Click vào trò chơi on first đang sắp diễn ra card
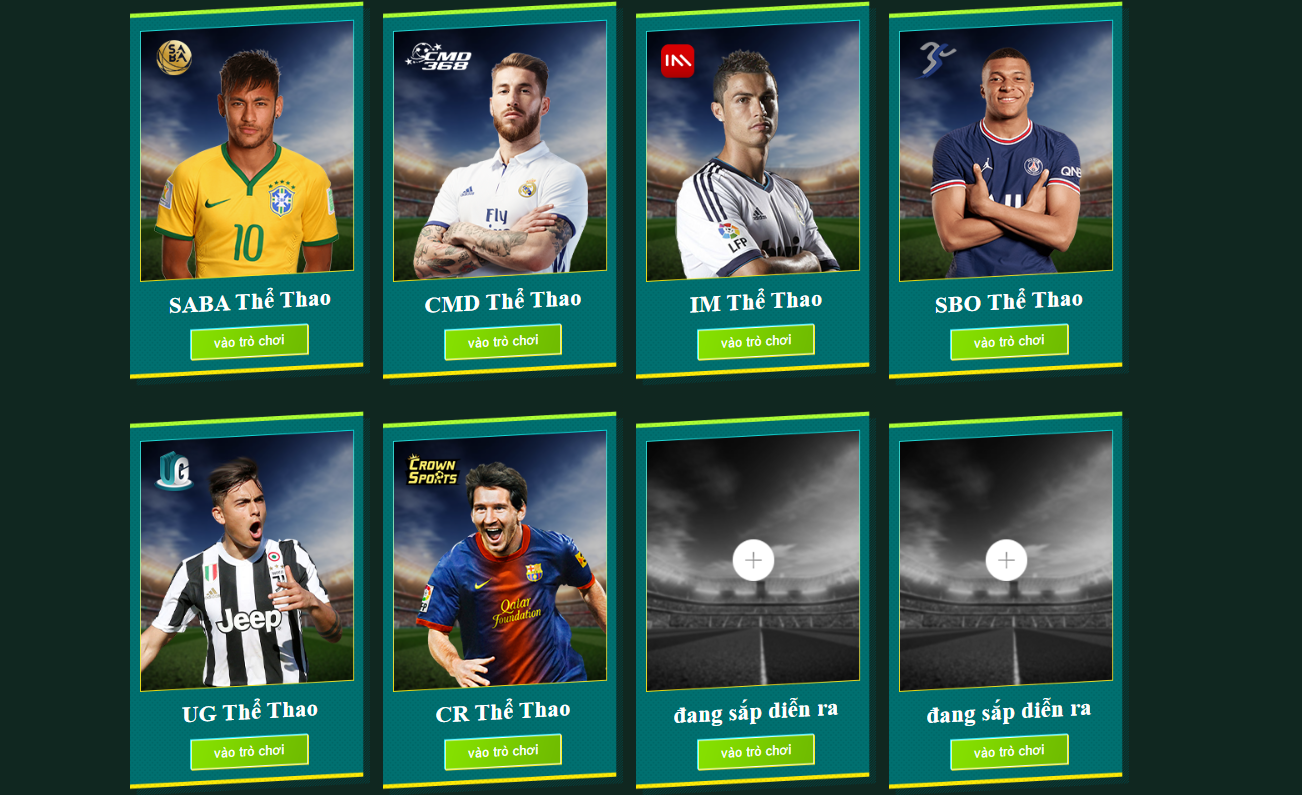 click(x=755, y=750)
